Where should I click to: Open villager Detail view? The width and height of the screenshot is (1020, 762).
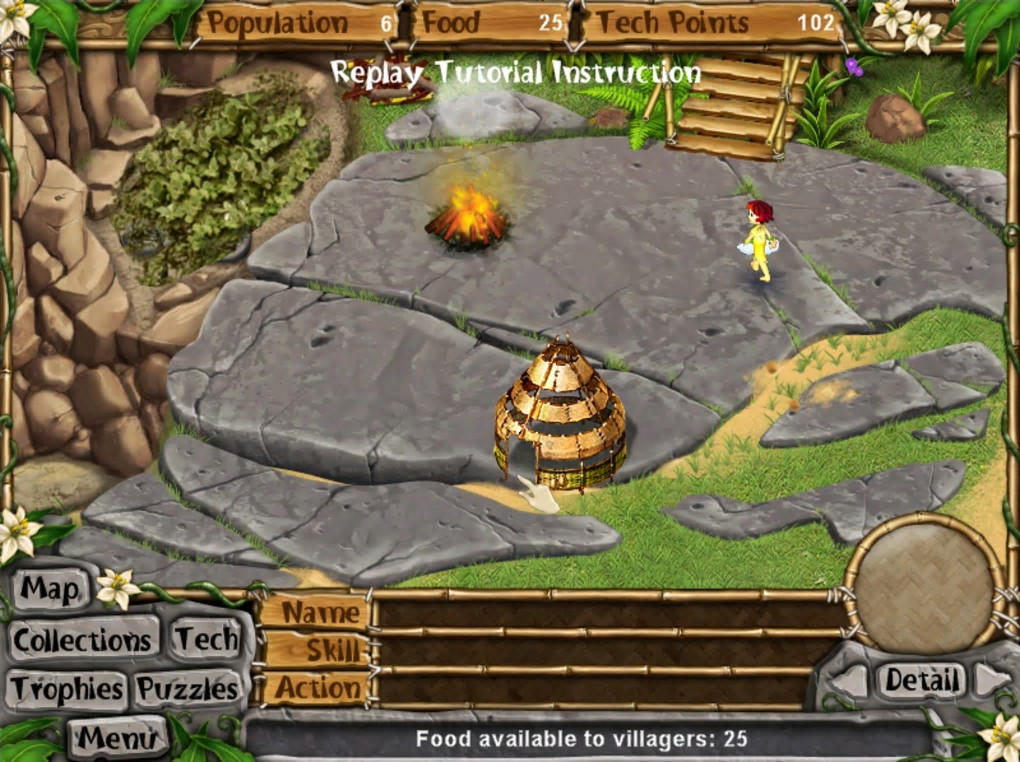pos(922,681)
